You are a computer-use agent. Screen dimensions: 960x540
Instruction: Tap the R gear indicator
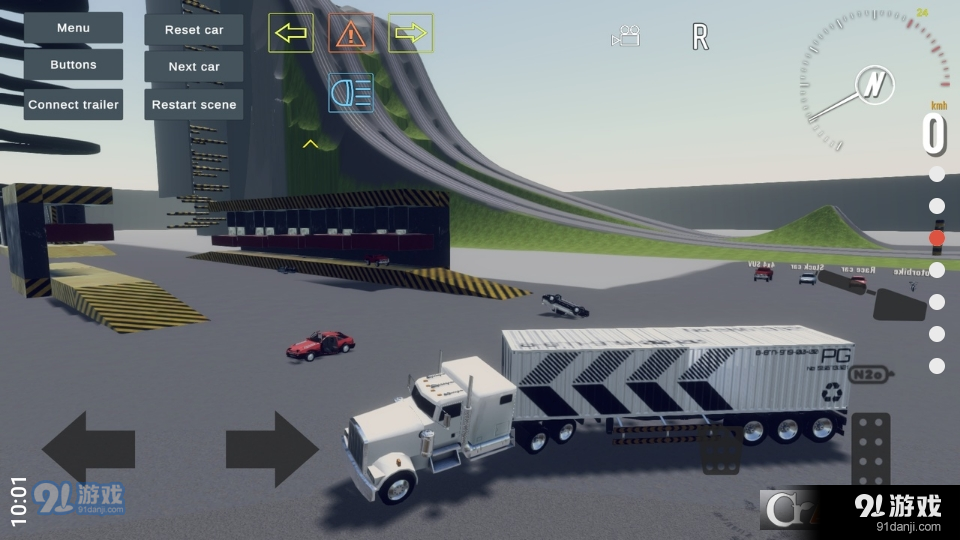(700, 38)
